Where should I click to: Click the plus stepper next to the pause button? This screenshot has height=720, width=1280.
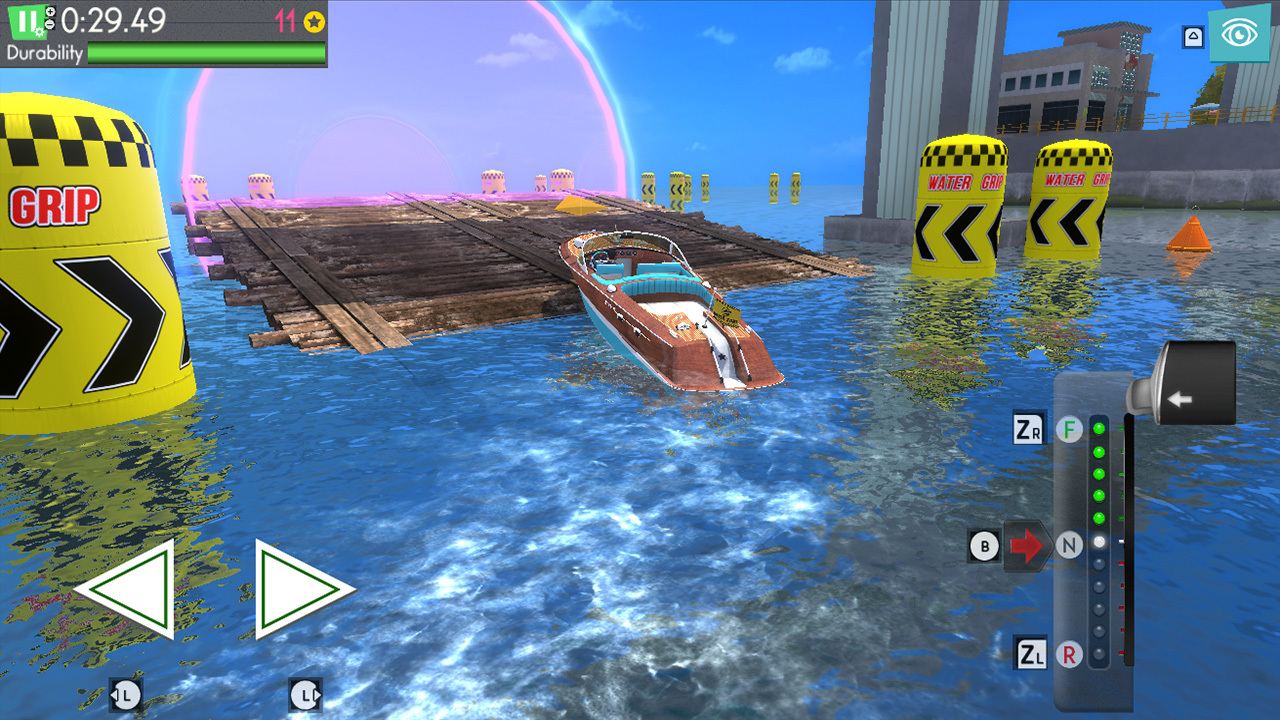50,12
